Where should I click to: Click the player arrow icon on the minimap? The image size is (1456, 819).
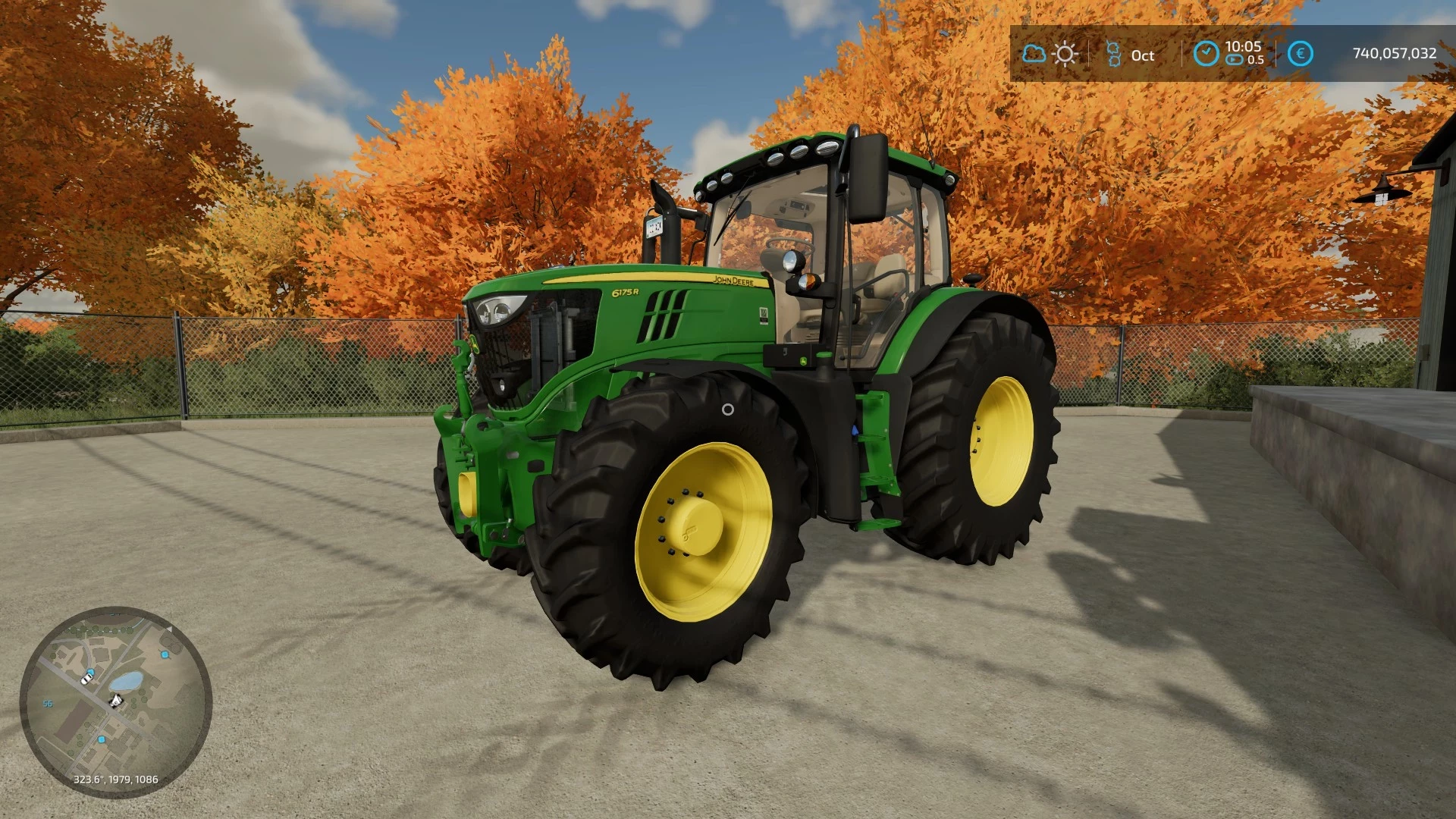click(x=115, y=701)
